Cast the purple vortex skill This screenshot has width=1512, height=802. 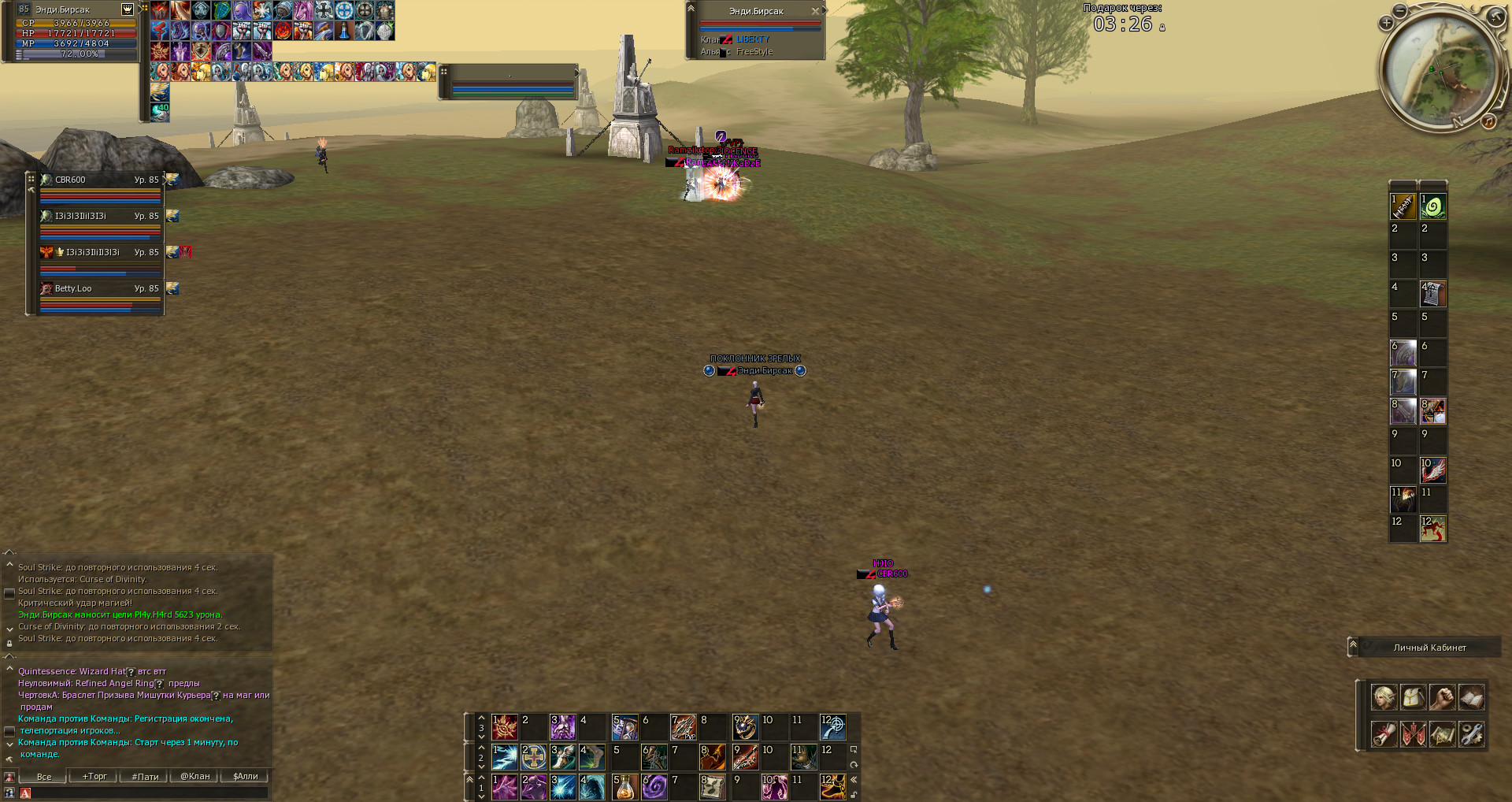pyautogui.click(x=654, y=786)
